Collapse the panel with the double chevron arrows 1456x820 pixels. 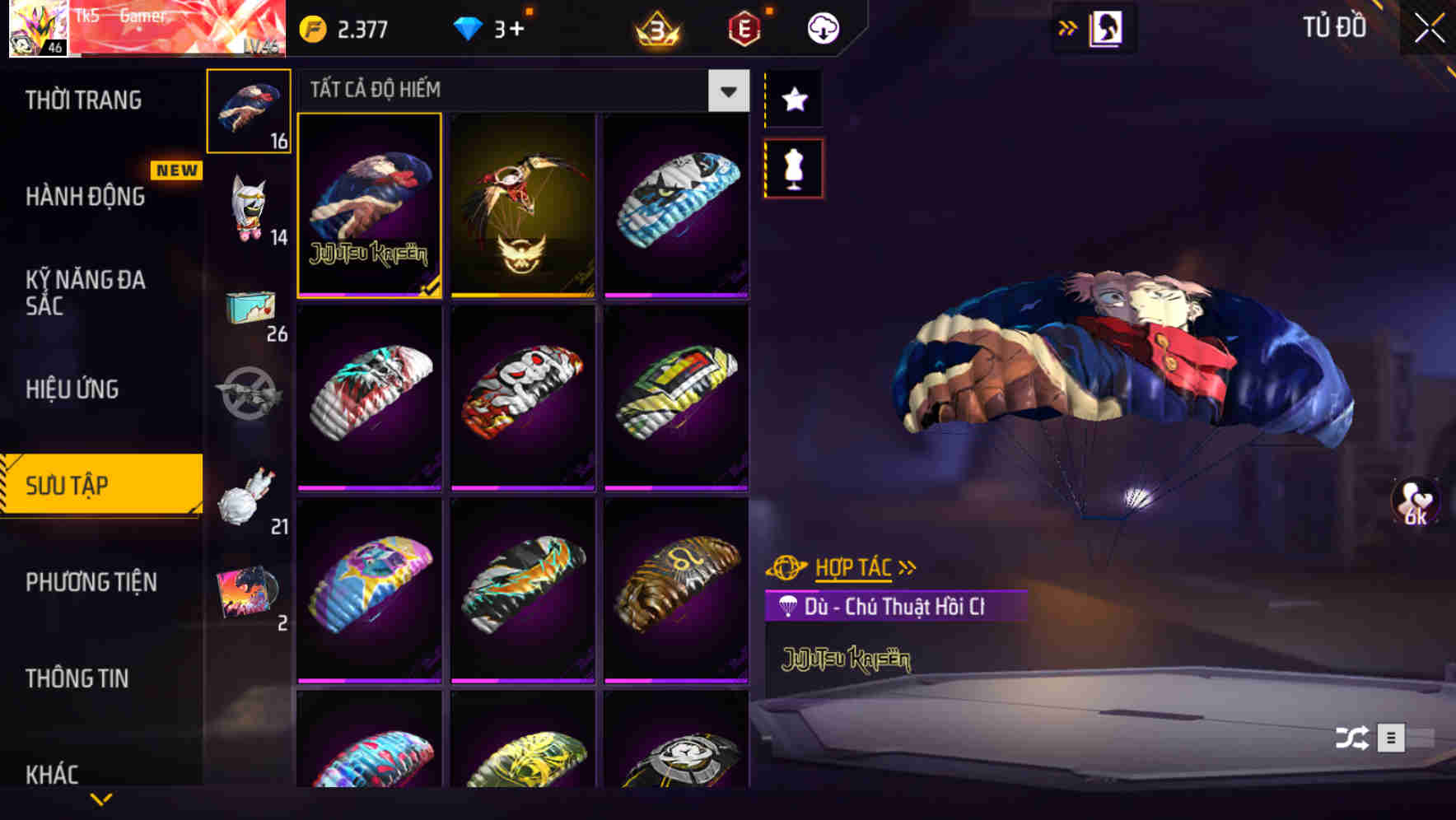(x=1069, y=27)
